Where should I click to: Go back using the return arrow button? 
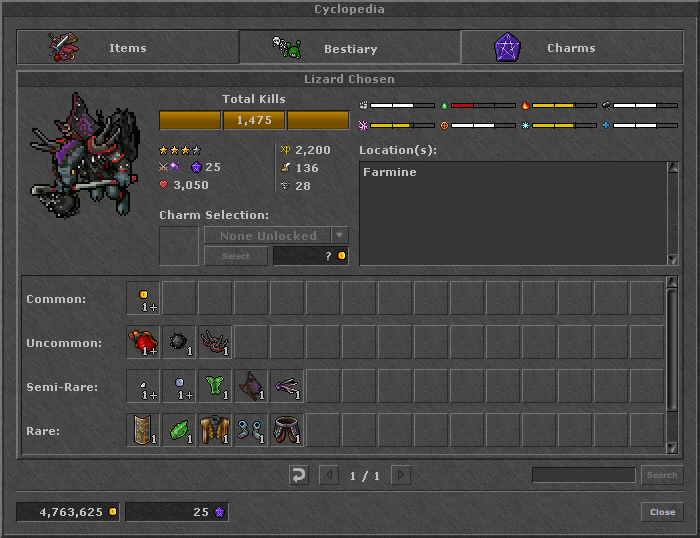(298, 475)
